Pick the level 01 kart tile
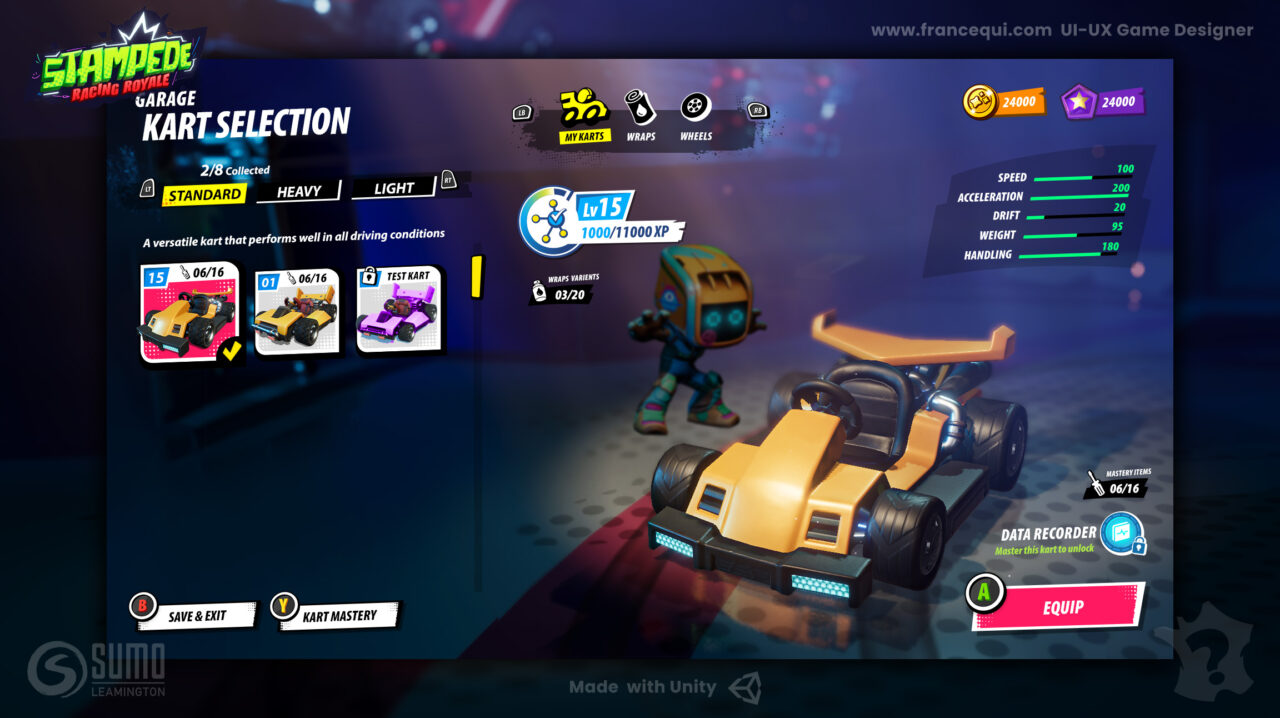Viewport: 1280px width, 718px height. click(x=296, y=312)
